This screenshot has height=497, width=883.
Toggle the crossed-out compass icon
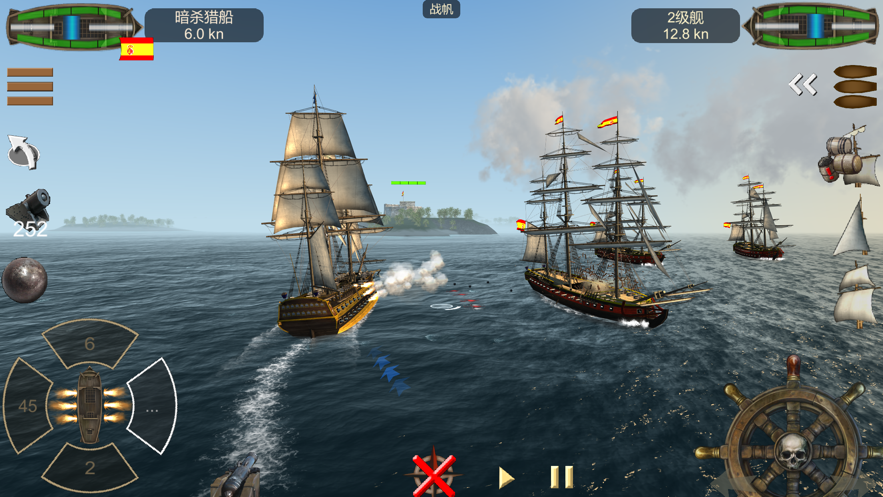(x=434, y=475)
